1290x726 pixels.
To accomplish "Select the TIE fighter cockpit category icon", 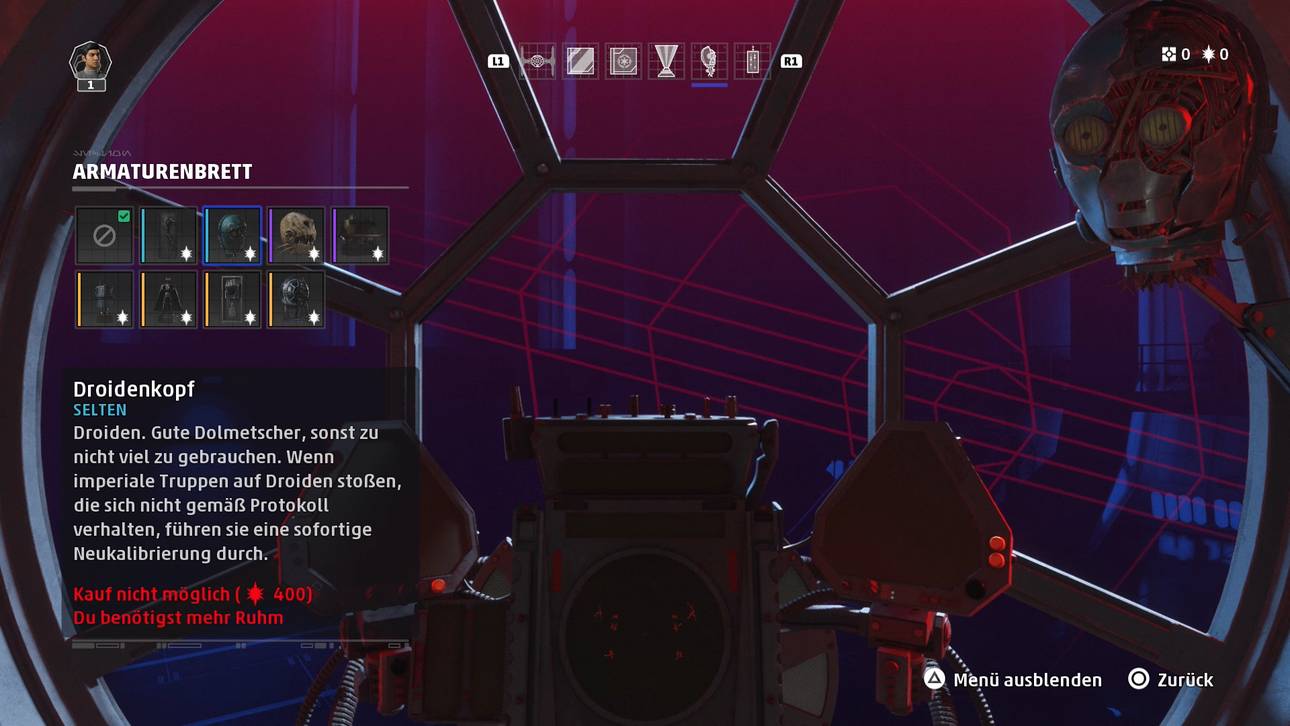I will pos(538,60).
